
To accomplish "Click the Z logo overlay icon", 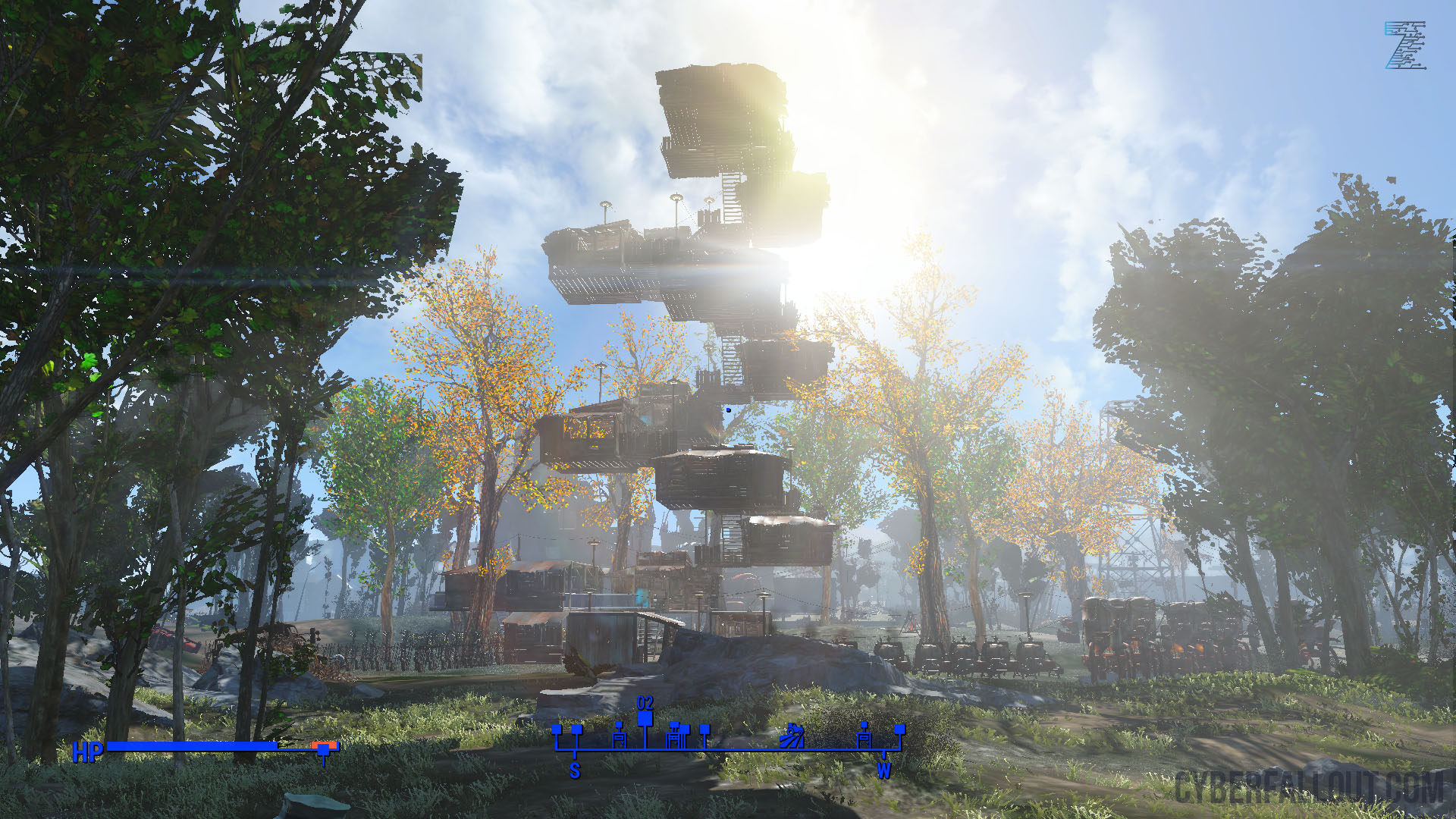I will click(1405, 45).
